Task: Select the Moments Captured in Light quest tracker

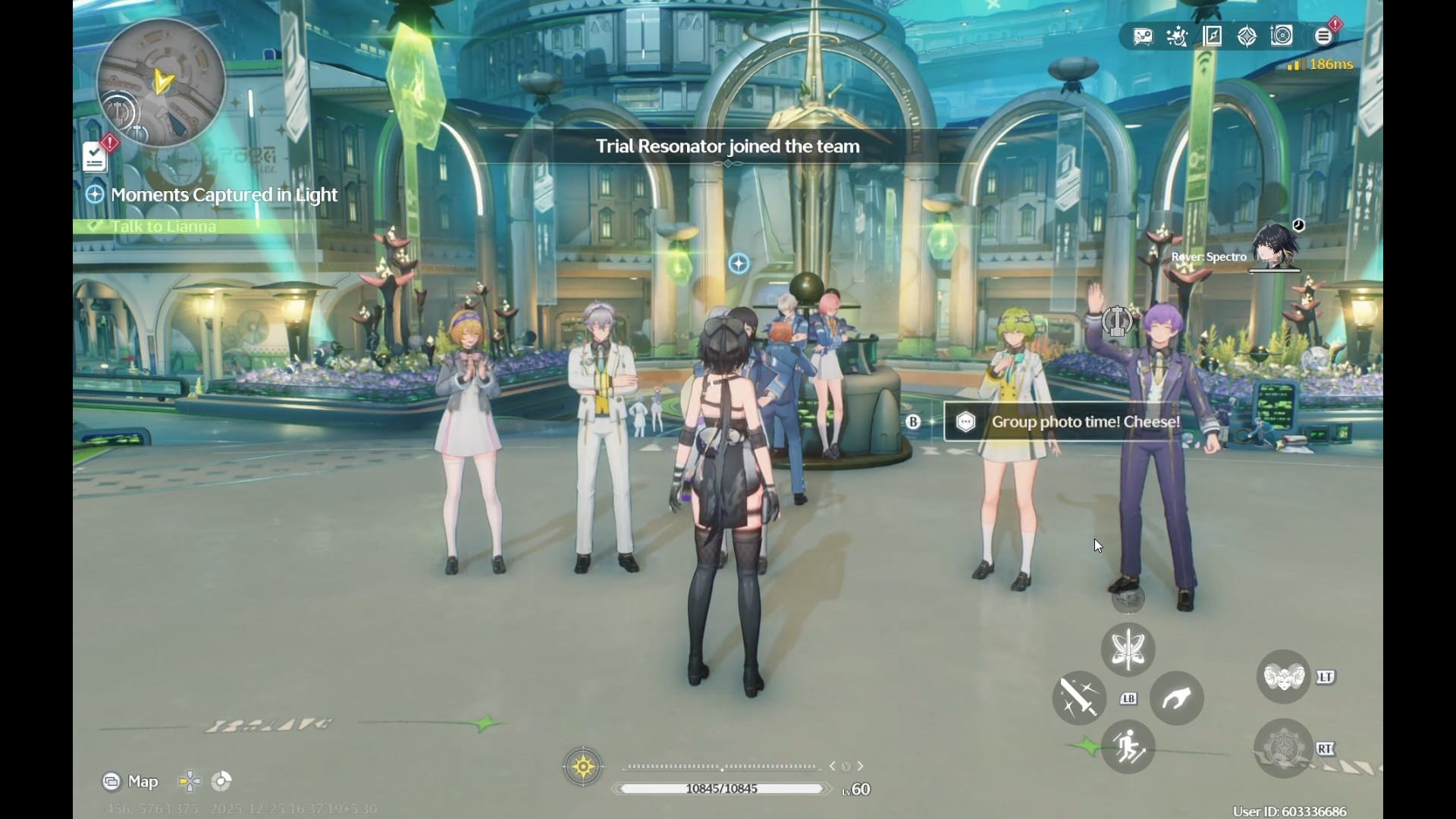Action: tap(224, 195)
